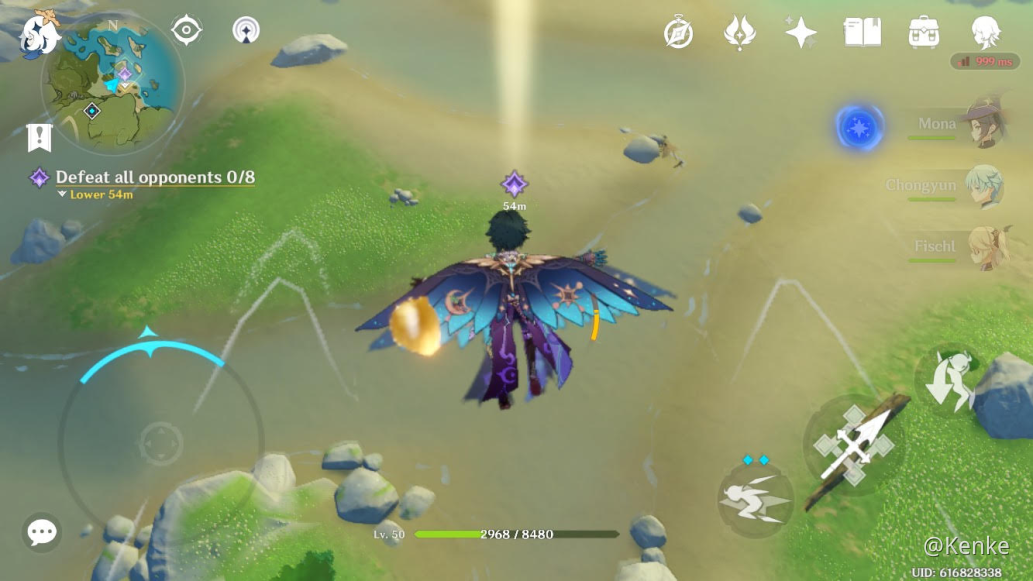Tap the sprint dash button
Image resolution: width=1033 pixels, height=581 pixels.
coord(756,498)
